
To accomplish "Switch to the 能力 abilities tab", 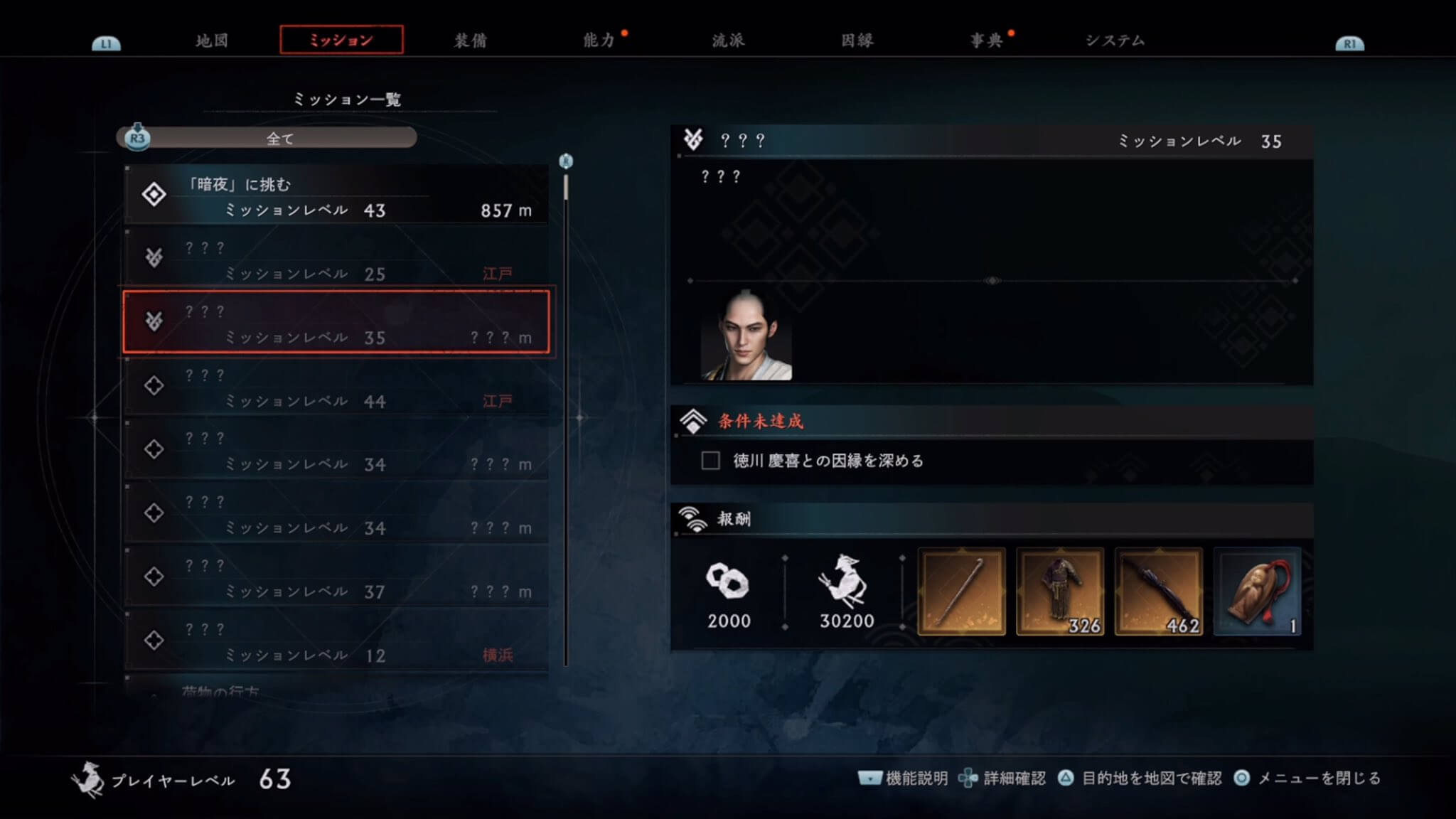I will tap(599, 41).
